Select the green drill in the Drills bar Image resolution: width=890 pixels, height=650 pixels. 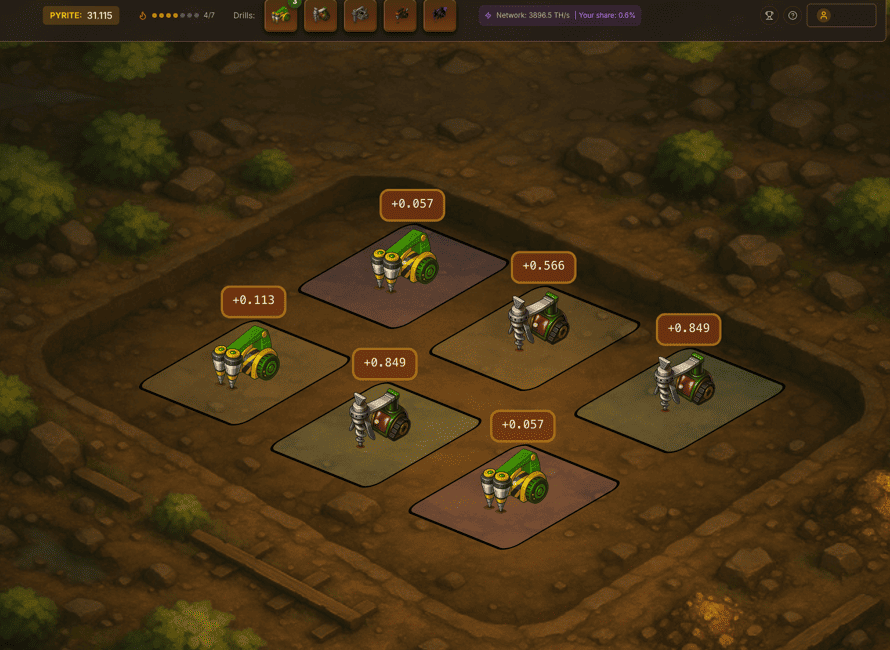(x=281, y=16)
